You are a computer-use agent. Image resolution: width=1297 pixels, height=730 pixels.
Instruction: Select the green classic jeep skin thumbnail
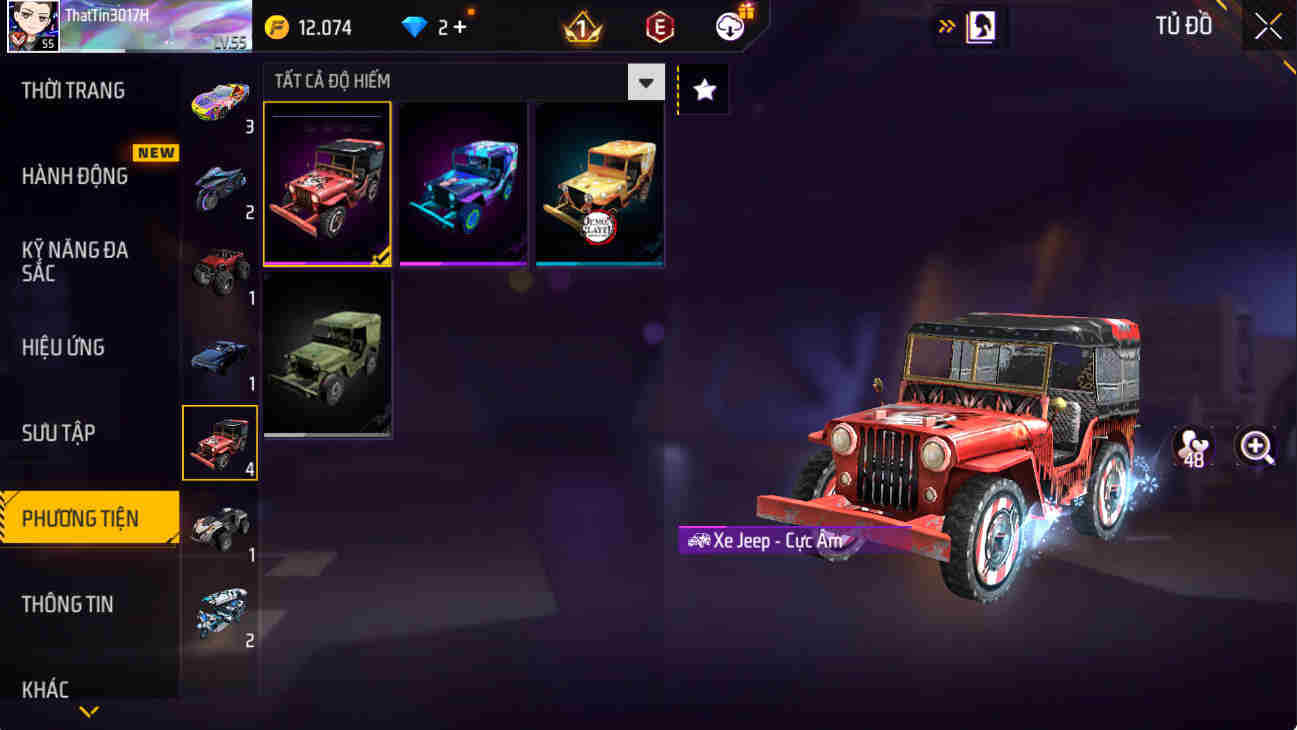click(328, 358)
